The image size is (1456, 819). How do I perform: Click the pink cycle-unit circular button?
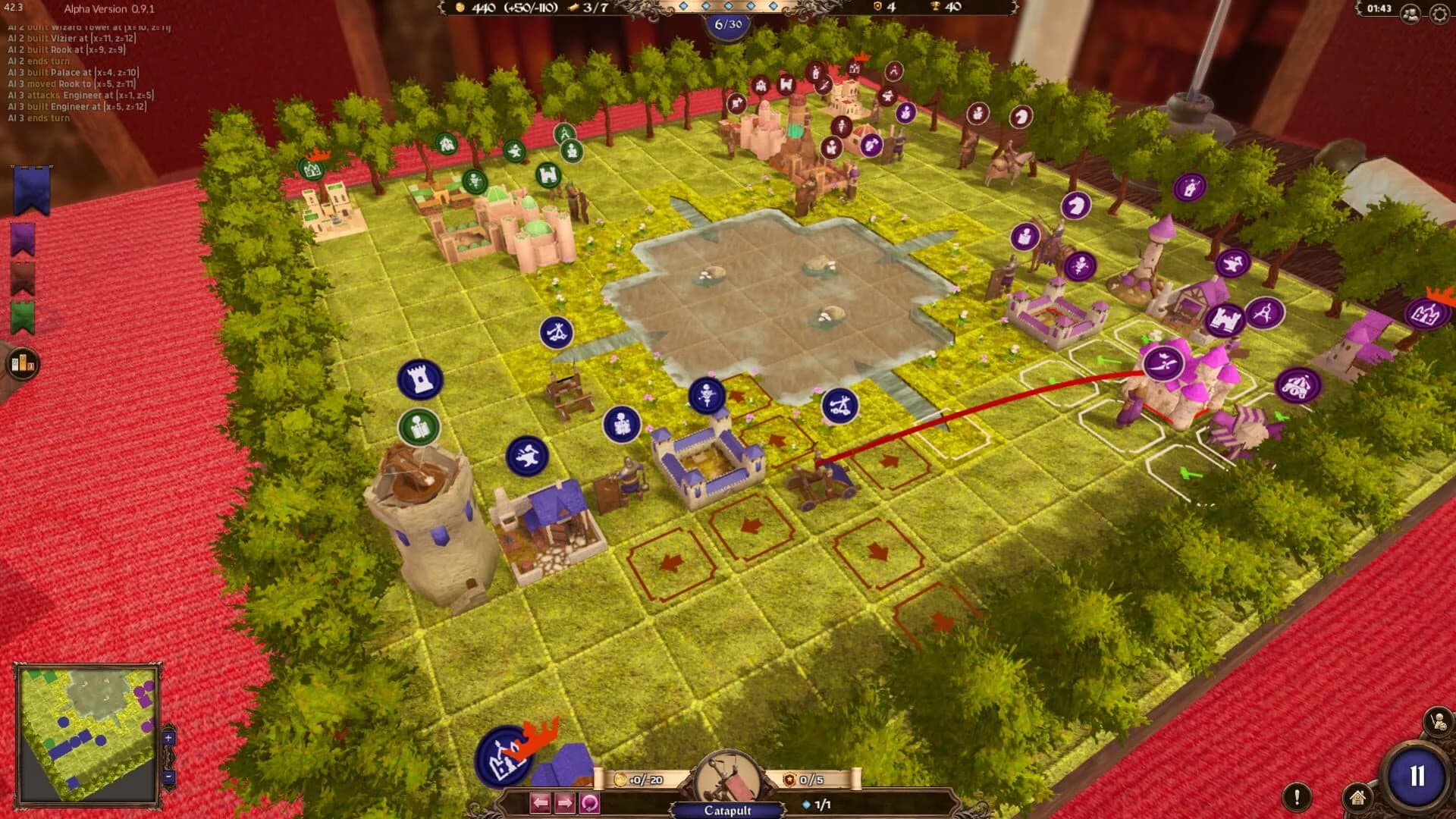pyautogui.click(x=589, y=802)
